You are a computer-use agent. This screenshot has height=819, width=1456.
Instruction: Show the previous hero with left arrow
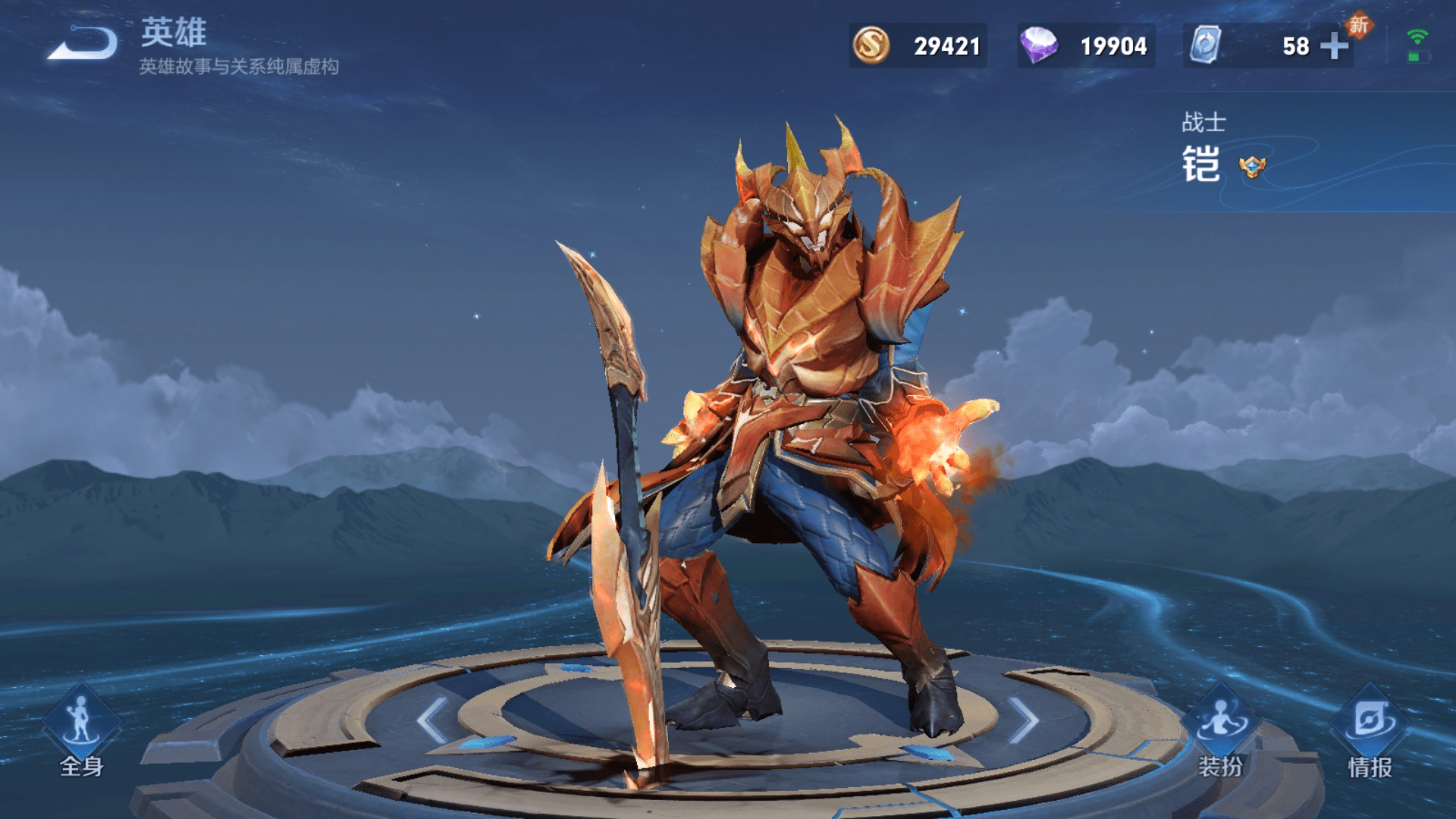coord(433,720)
